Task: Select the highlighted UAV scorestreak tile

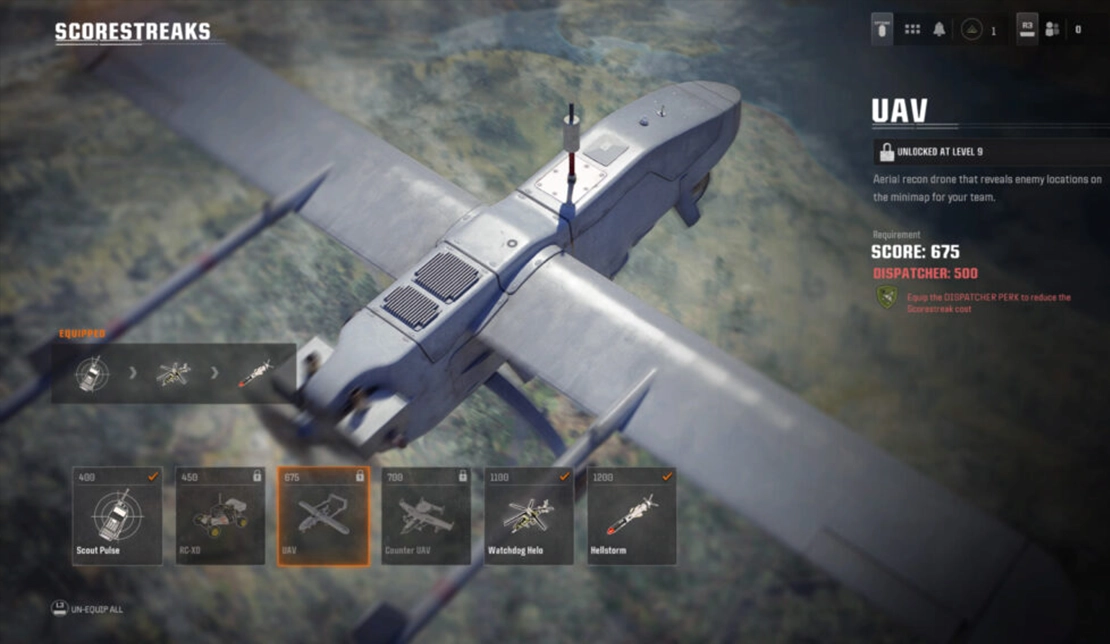Action: 323,515
